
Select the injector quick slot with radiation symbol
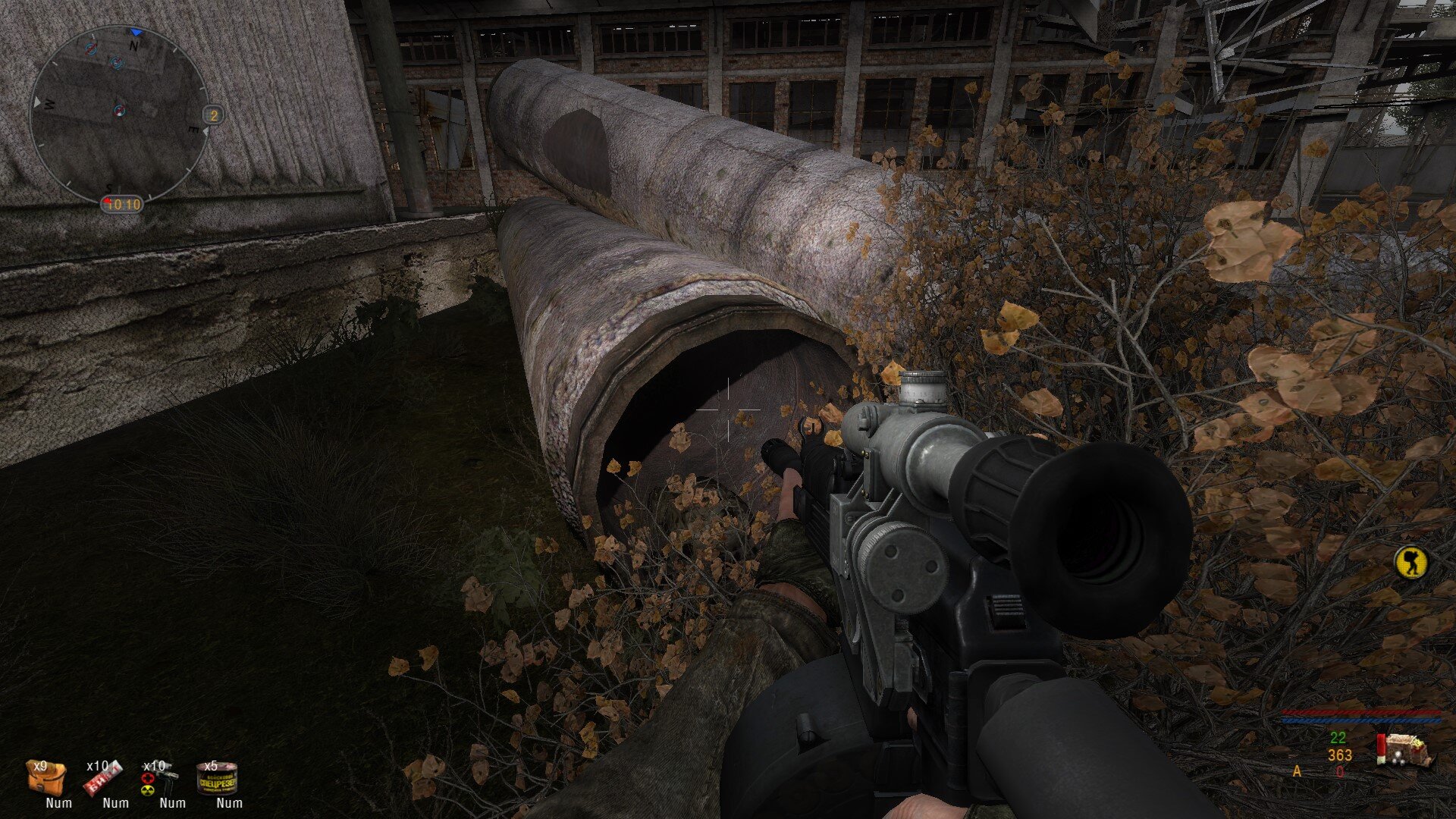click(x=160, y=779)
